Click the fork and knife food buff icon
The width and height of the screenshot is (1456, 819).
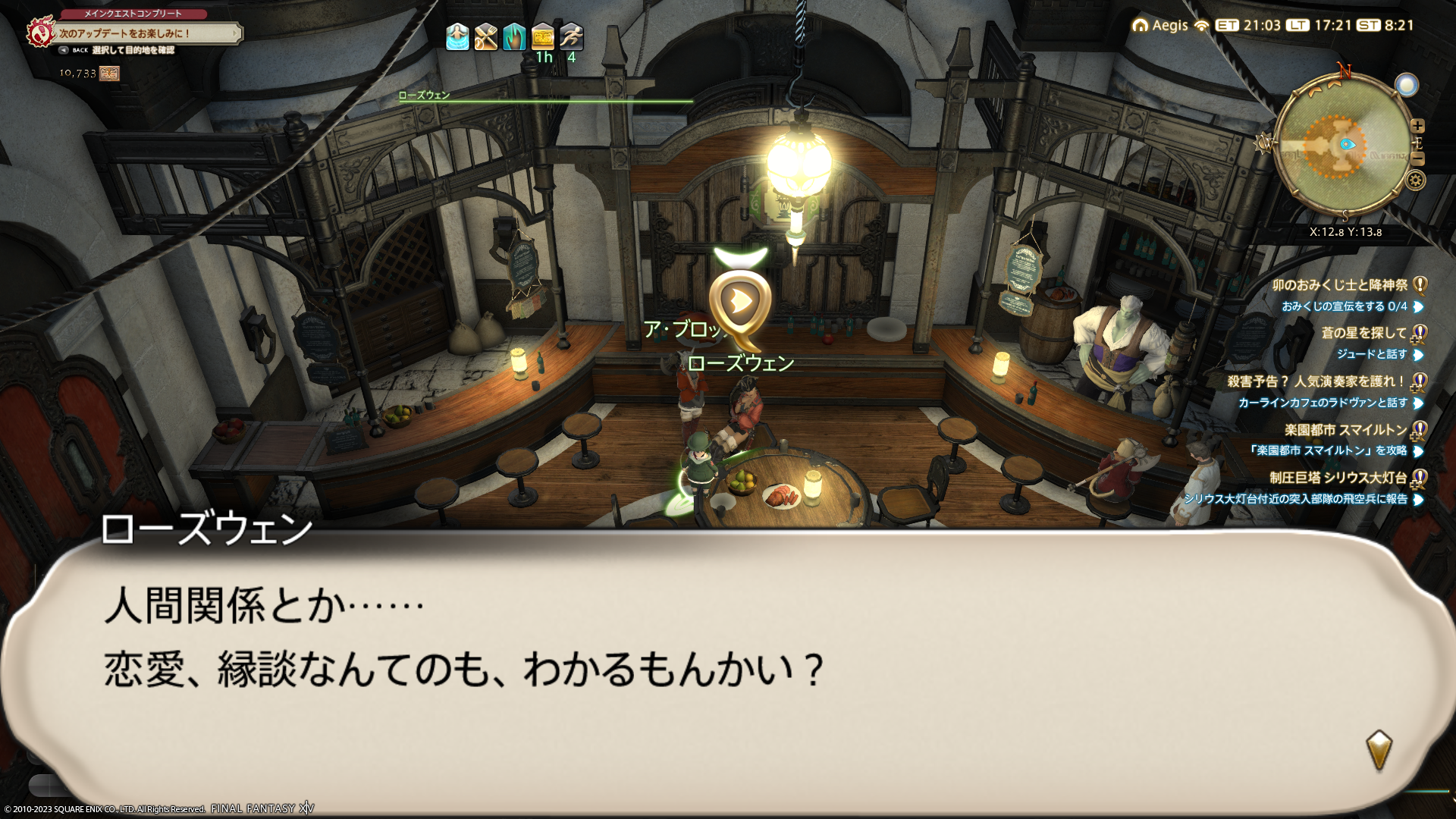pyautogui.click(x=485, y=36)
